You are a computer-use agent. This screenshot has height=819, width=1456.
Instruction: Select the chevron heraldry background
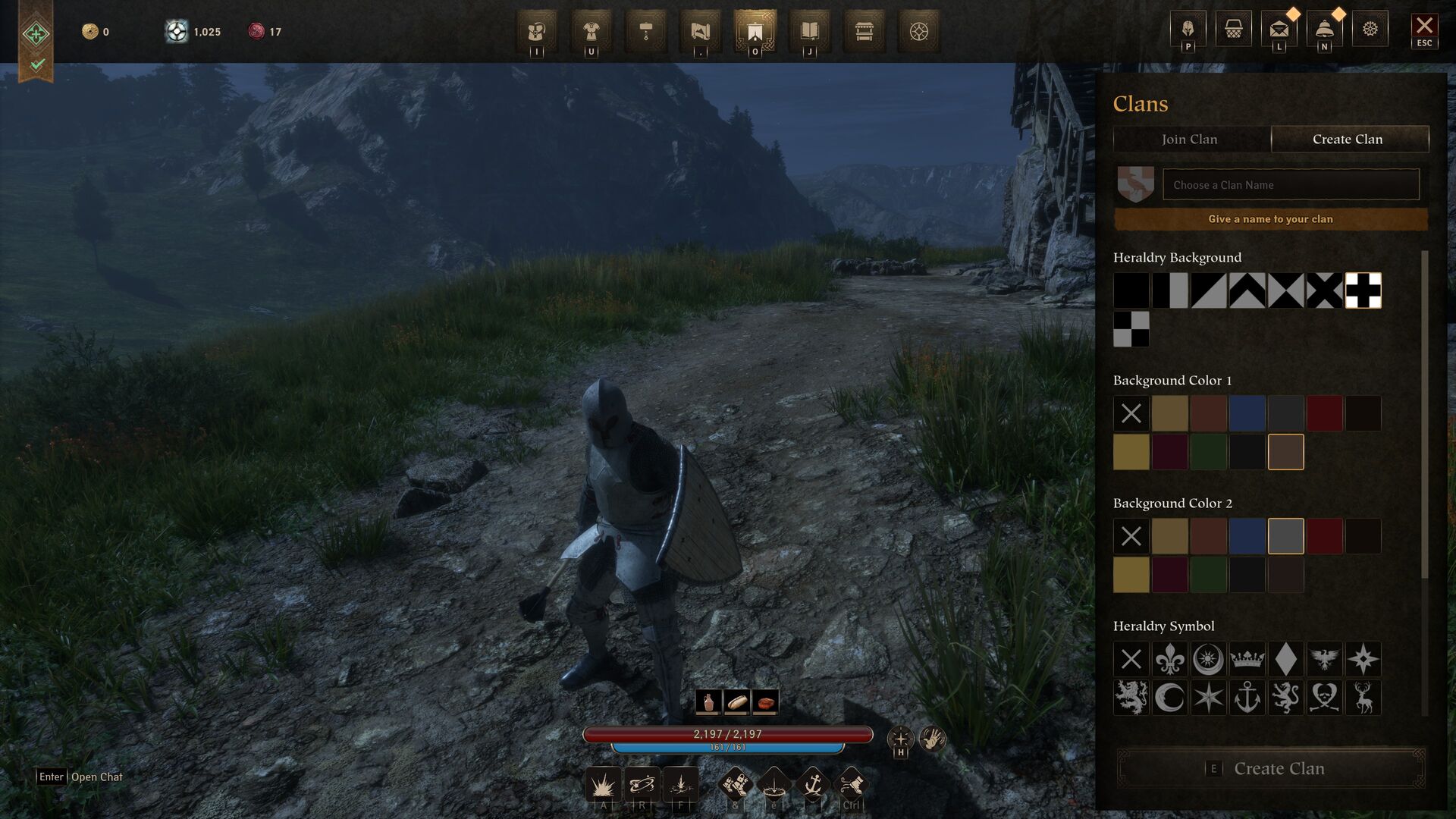1247,290
